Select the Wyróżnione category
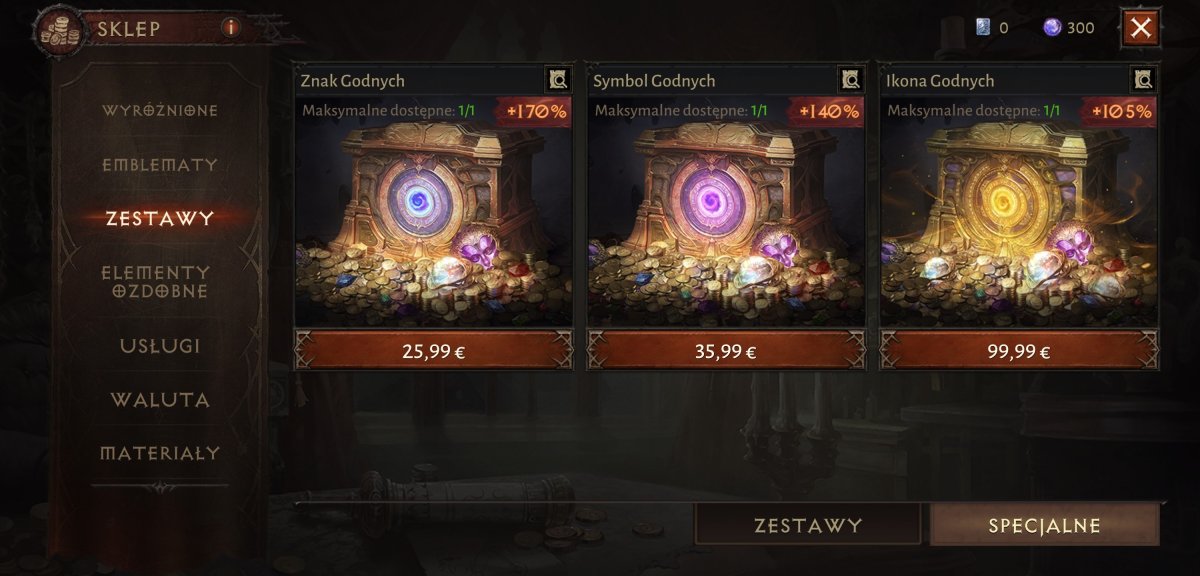The width and height of the screenshot is (1200, 576). point(160,110)
